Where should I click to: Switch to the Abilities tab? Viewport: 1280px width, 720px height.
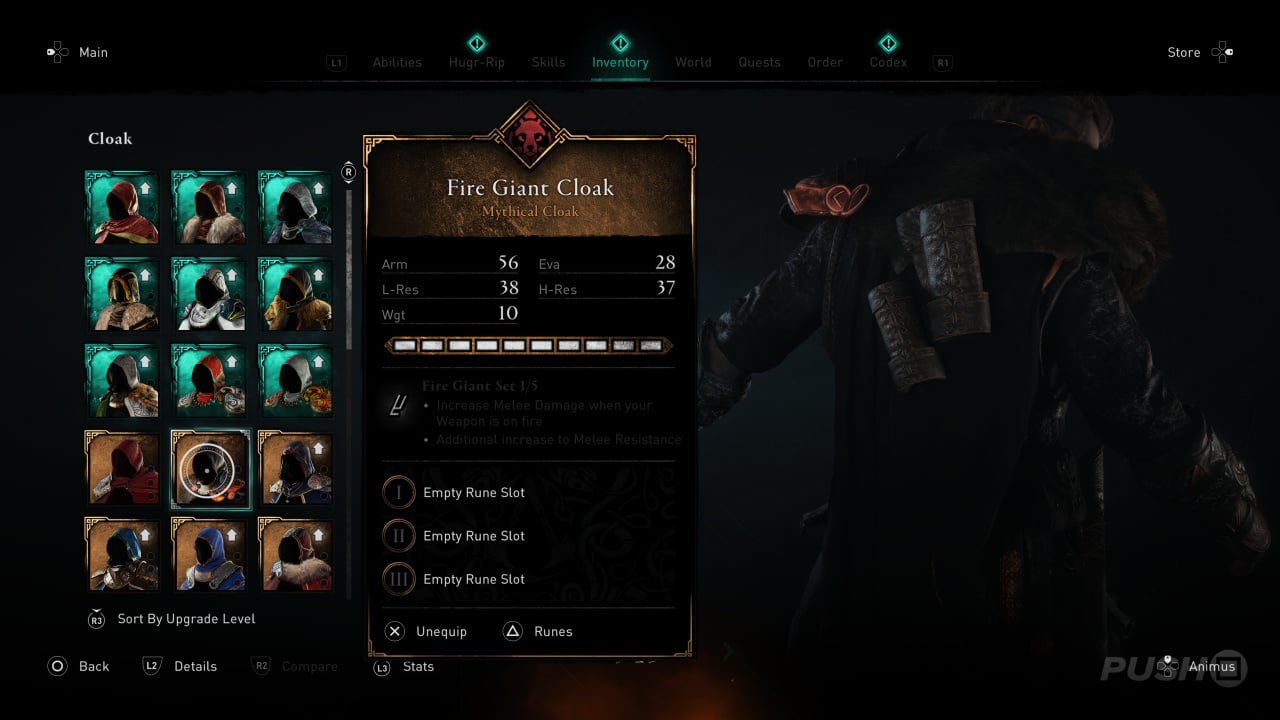tap(397, 62)
